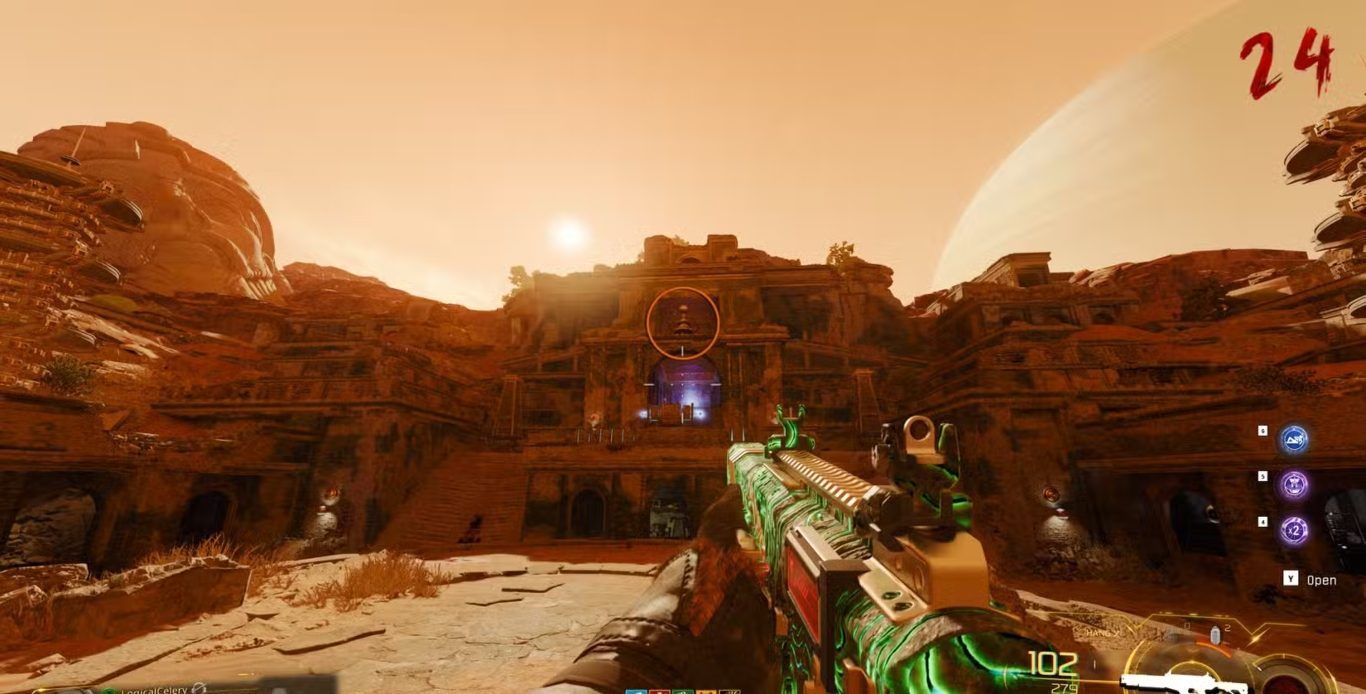Click the grenade icon in weapon HUD
1366x694 pixels.
1216,636
